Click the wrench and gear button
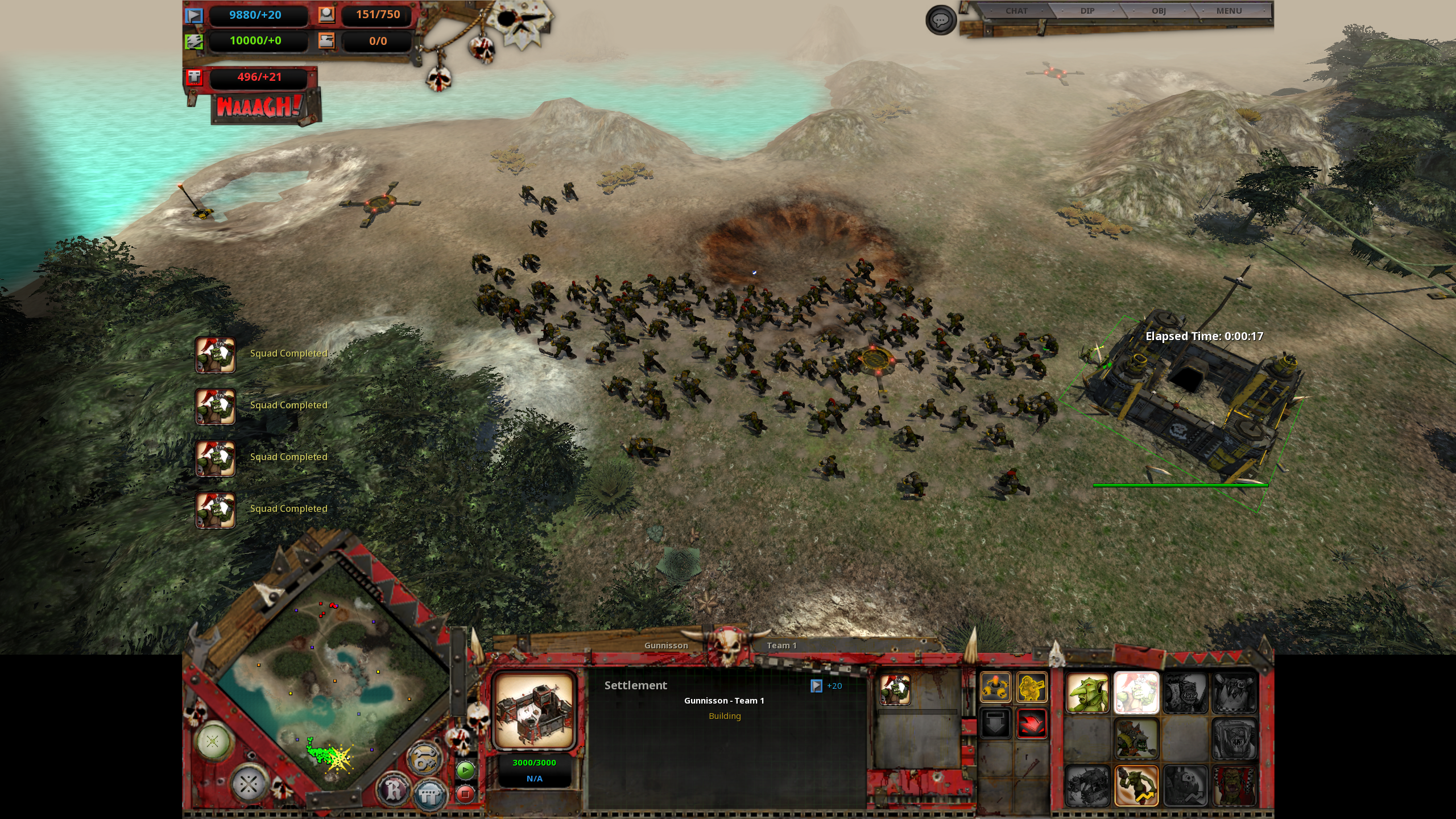 (424, 759)
